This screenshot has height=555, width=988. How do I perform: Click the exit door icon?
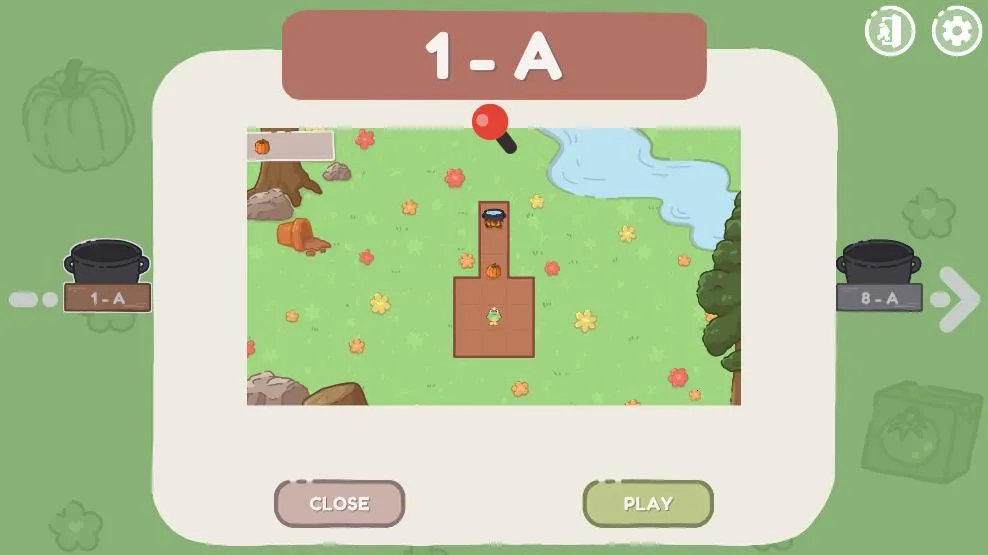point(889,31)
